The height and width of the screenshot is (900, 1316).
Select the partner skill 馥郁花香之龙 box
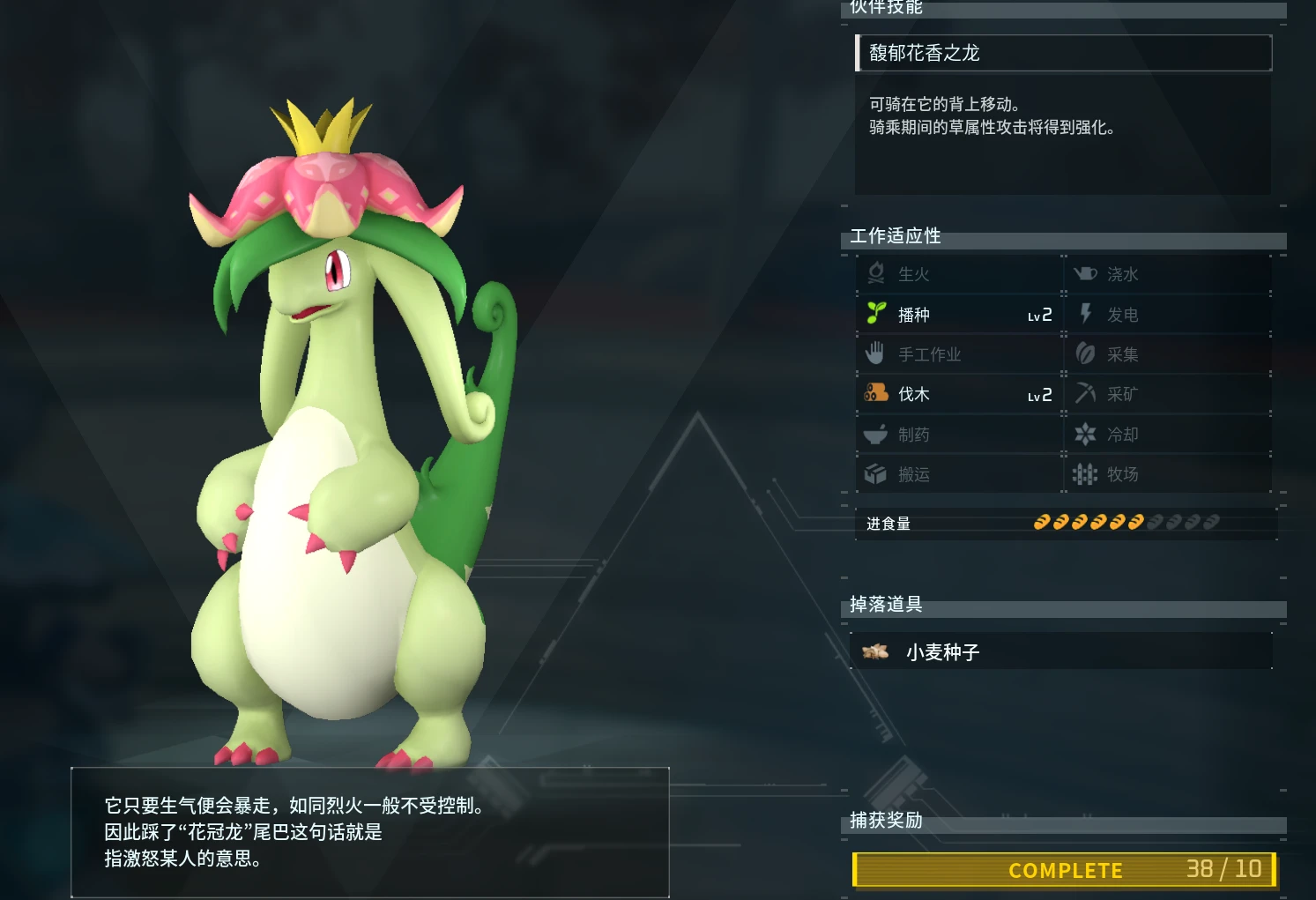pos(1063,53)
